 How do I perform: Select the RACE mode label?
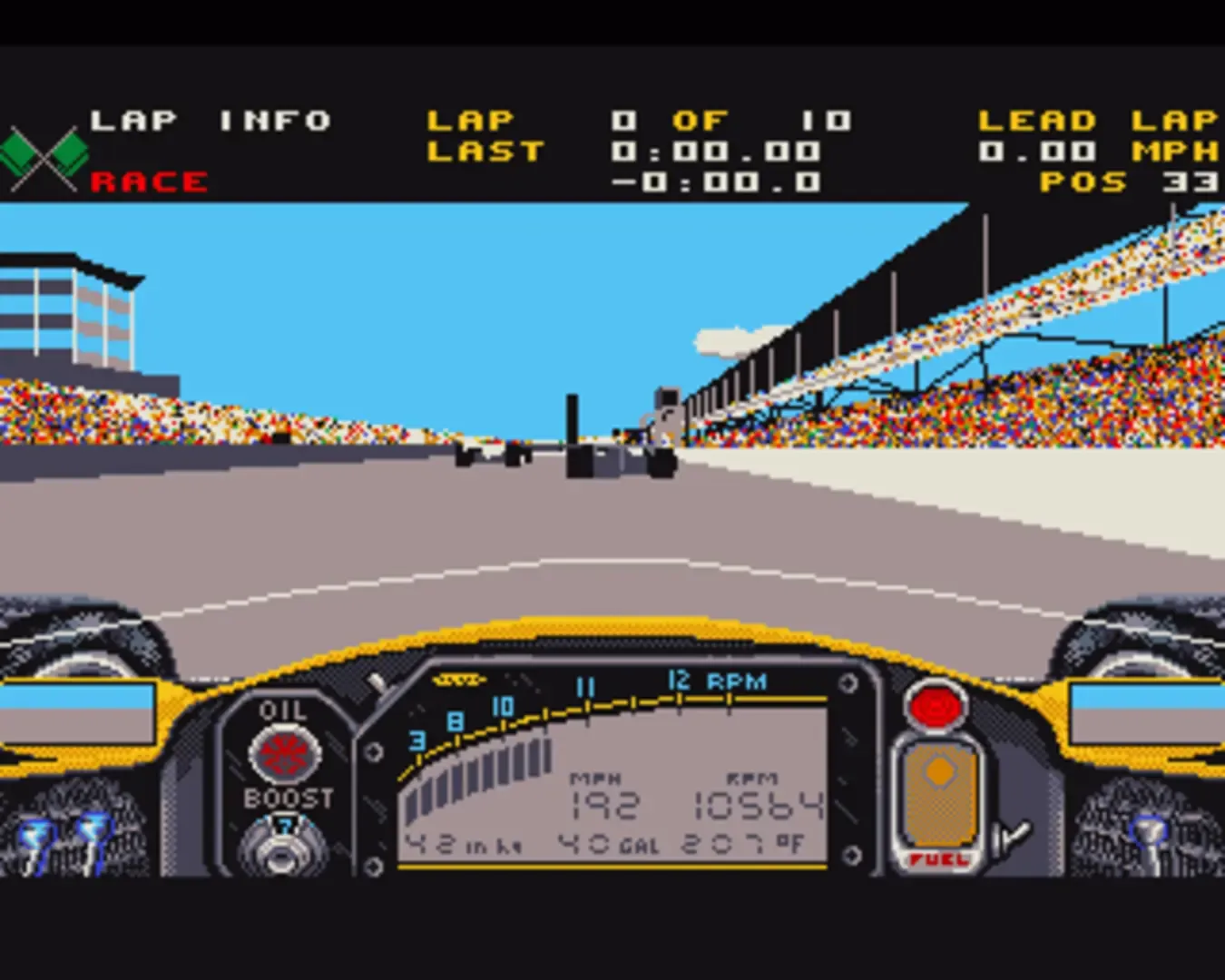(x=148, y=181)
